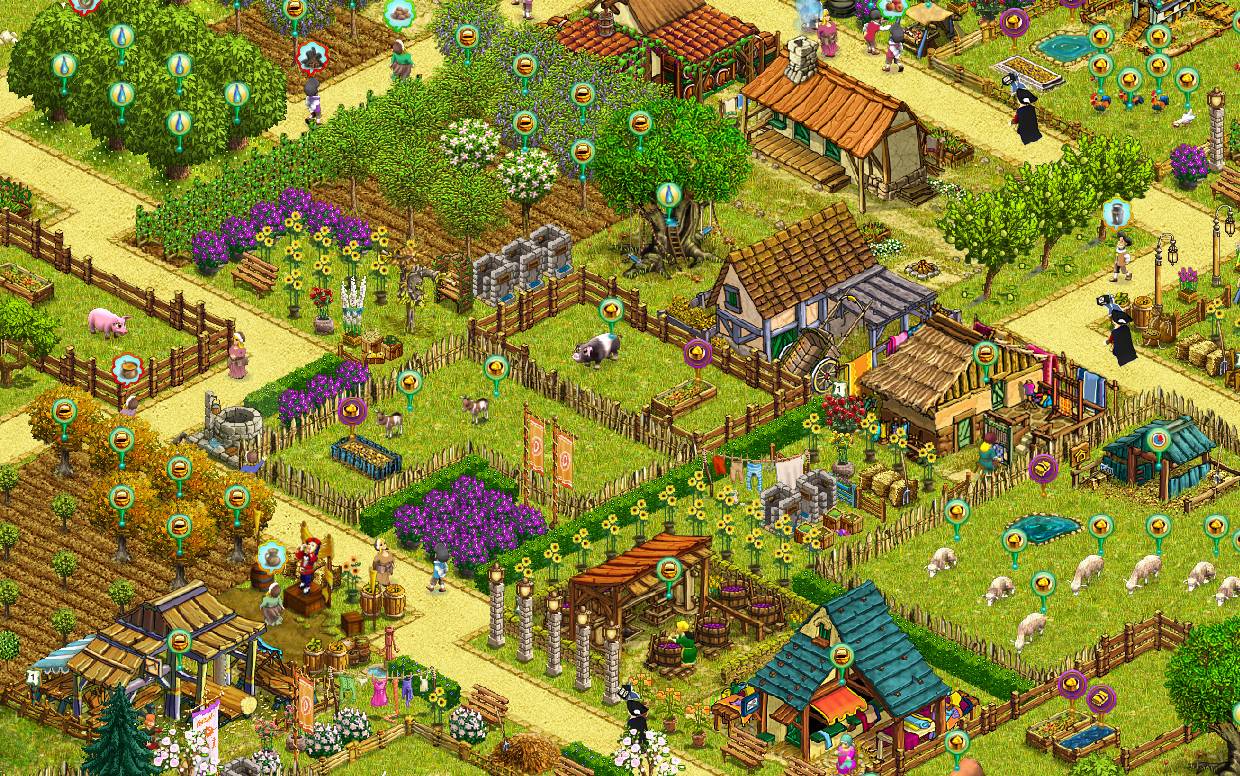Select the purple marker over the goat pen trough
Screen dimensions: 1240x776
click(x=351, y=410)
